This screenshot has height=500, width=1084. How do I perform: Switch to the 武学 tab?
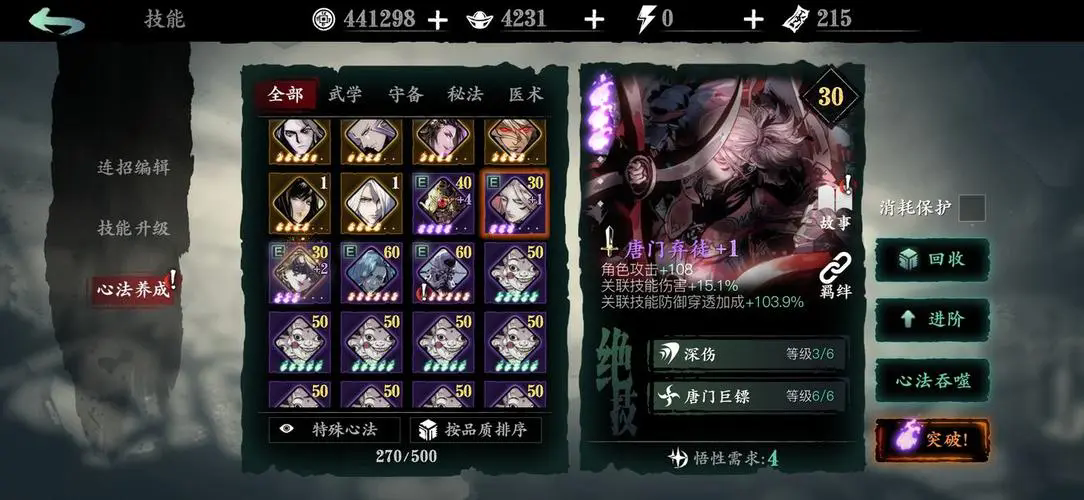[x=345, y=95]
